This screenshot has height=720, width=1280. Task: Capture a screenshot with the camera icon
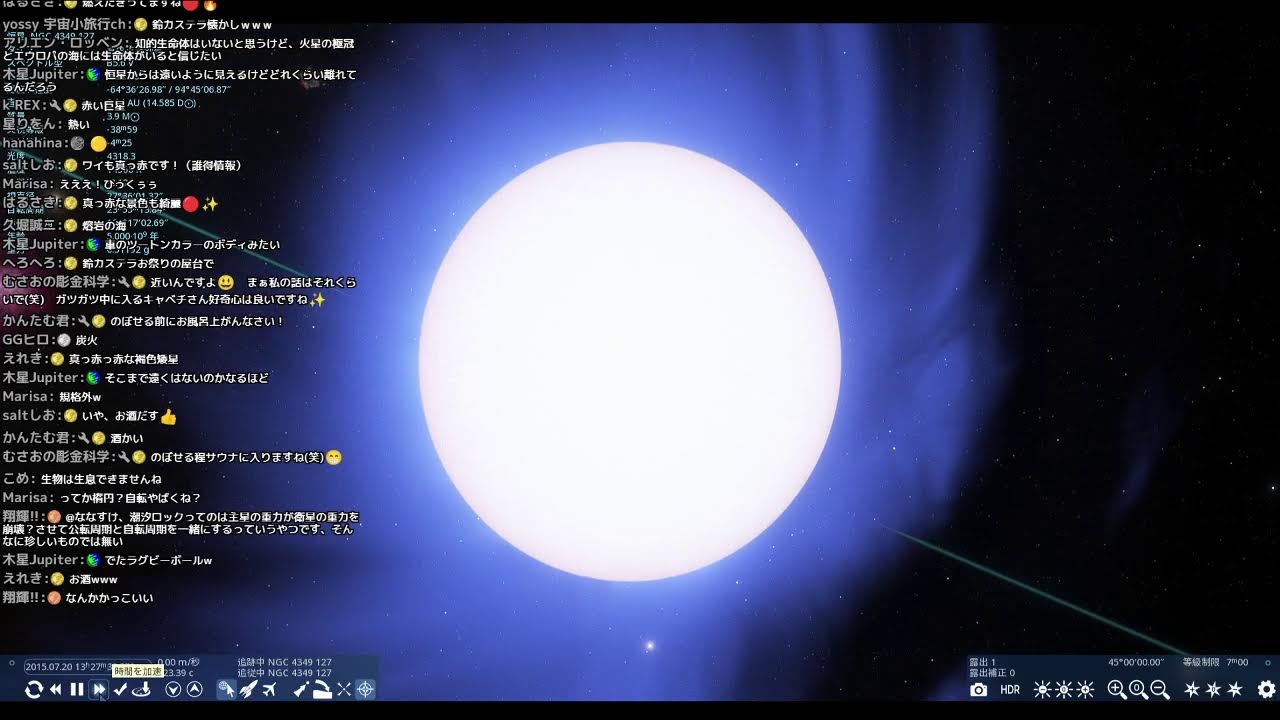point(977,689)
